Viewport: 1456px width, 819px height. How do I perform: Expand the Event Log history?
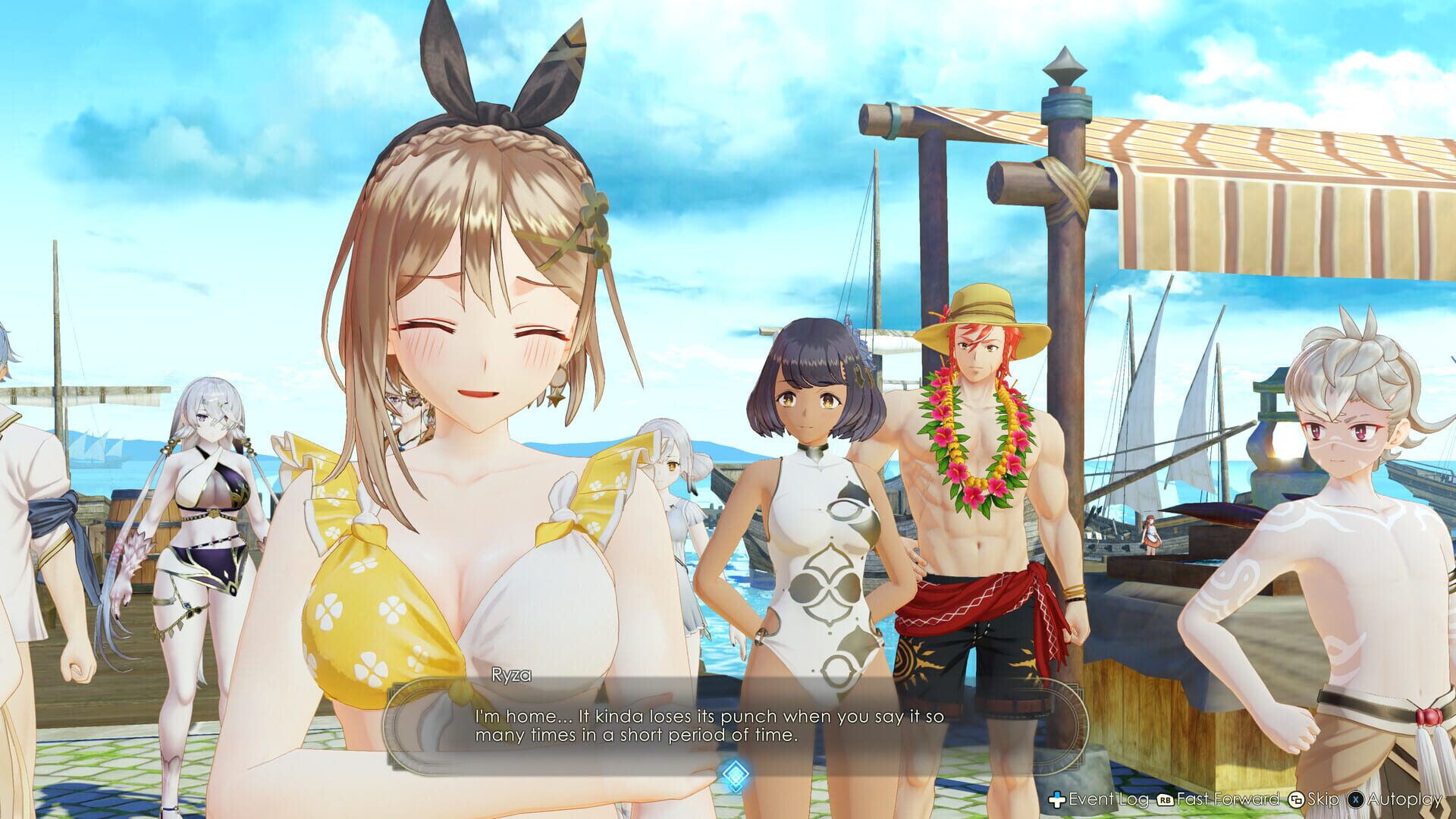coord(1107,799)
